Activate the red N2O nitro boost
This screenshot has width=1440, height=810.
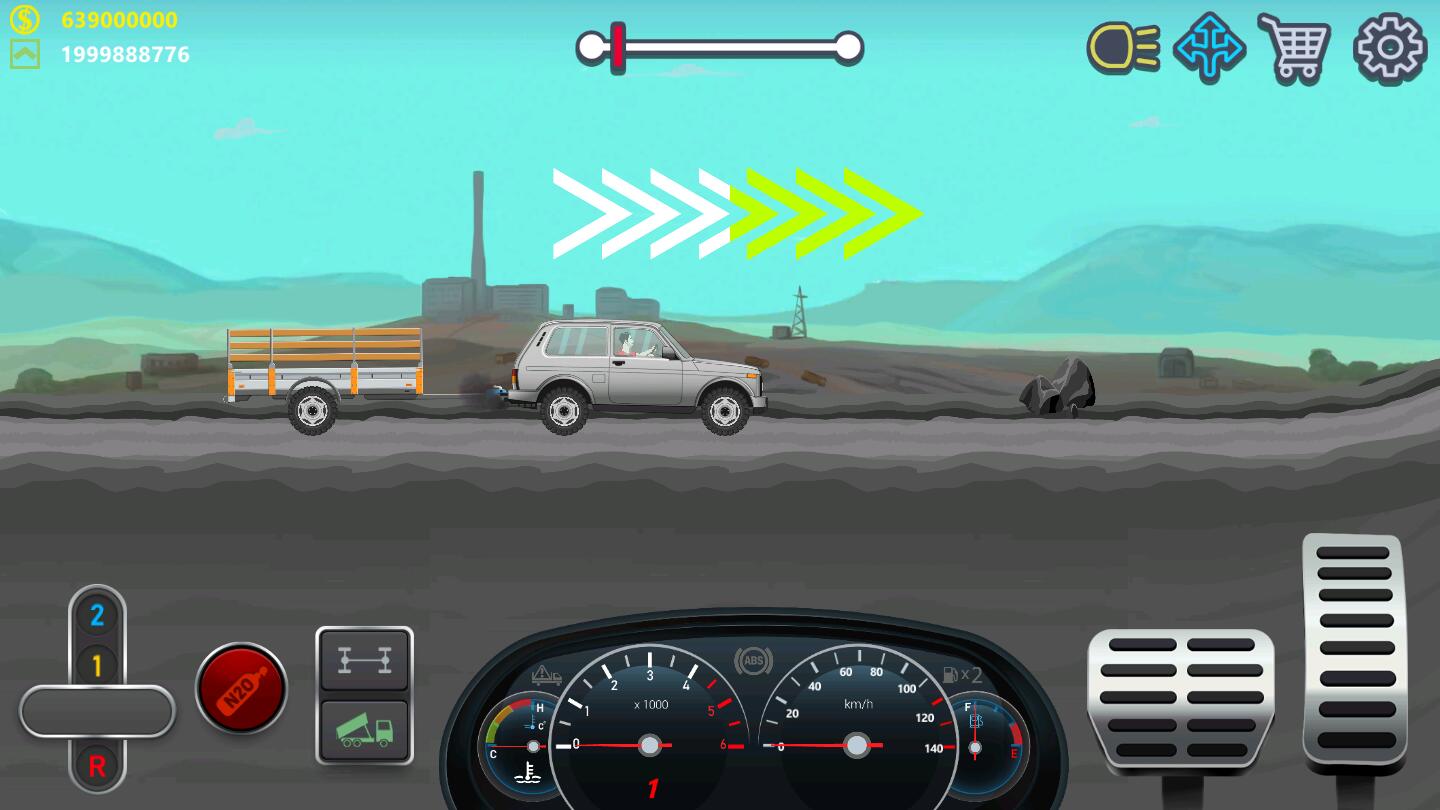click(x=241, y=688)
